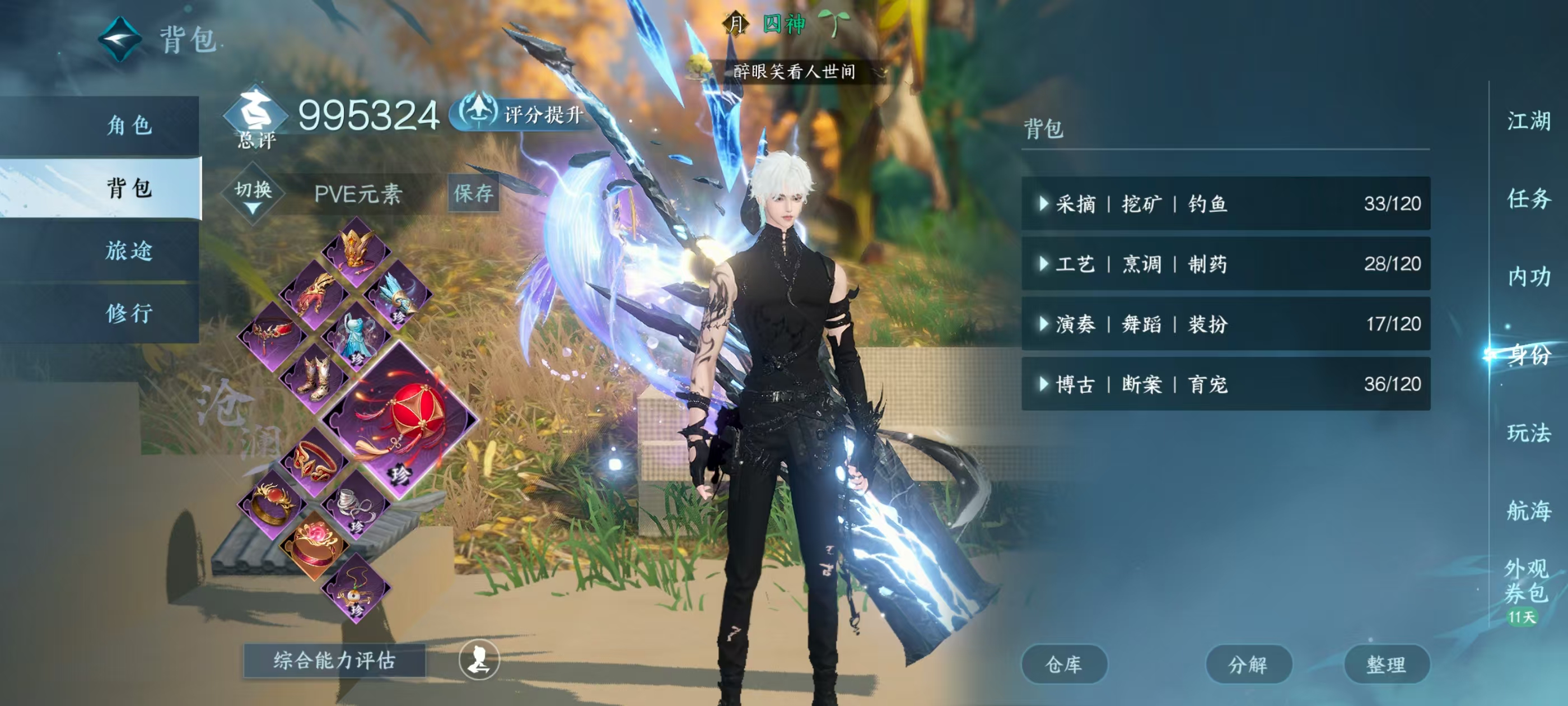Expand the 演奏 | 舞蹈 | 装扮 row
The image size is (1568, 706).
tap(1225, 324)
